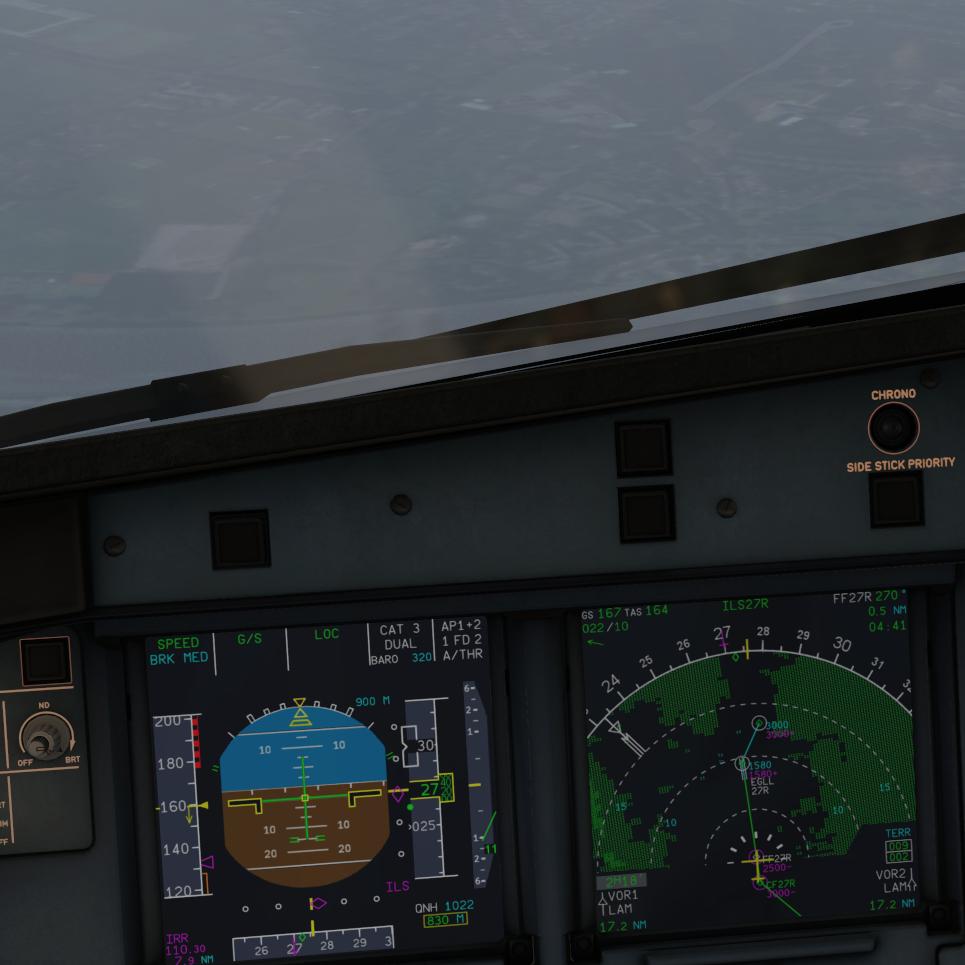
Task: Push the CHRONO button
Action: point(892,430)
